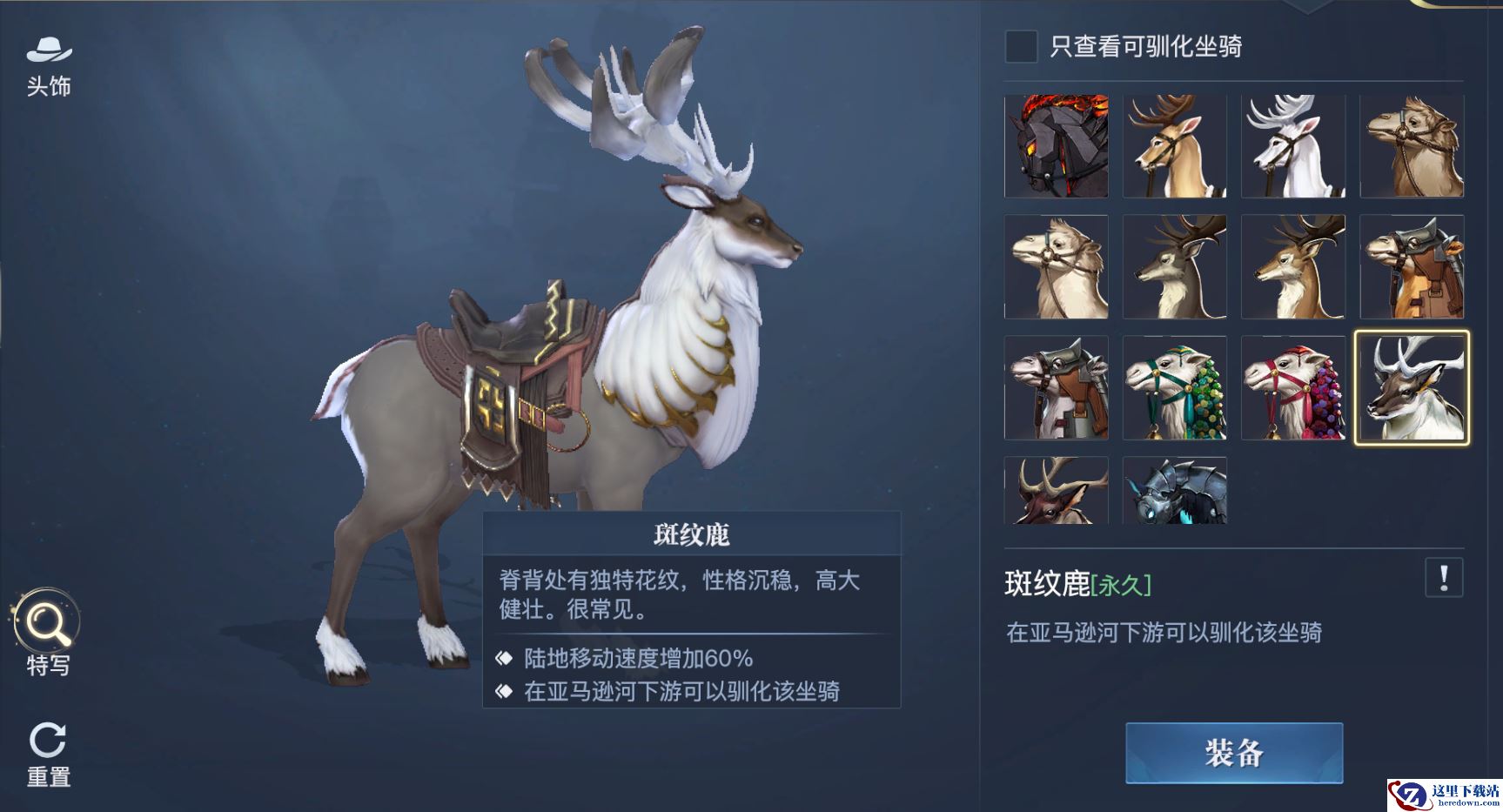The image size is (1503, 812).
Task: Equip the mount with the 装备 button
Action: (x=1233, y=753)
